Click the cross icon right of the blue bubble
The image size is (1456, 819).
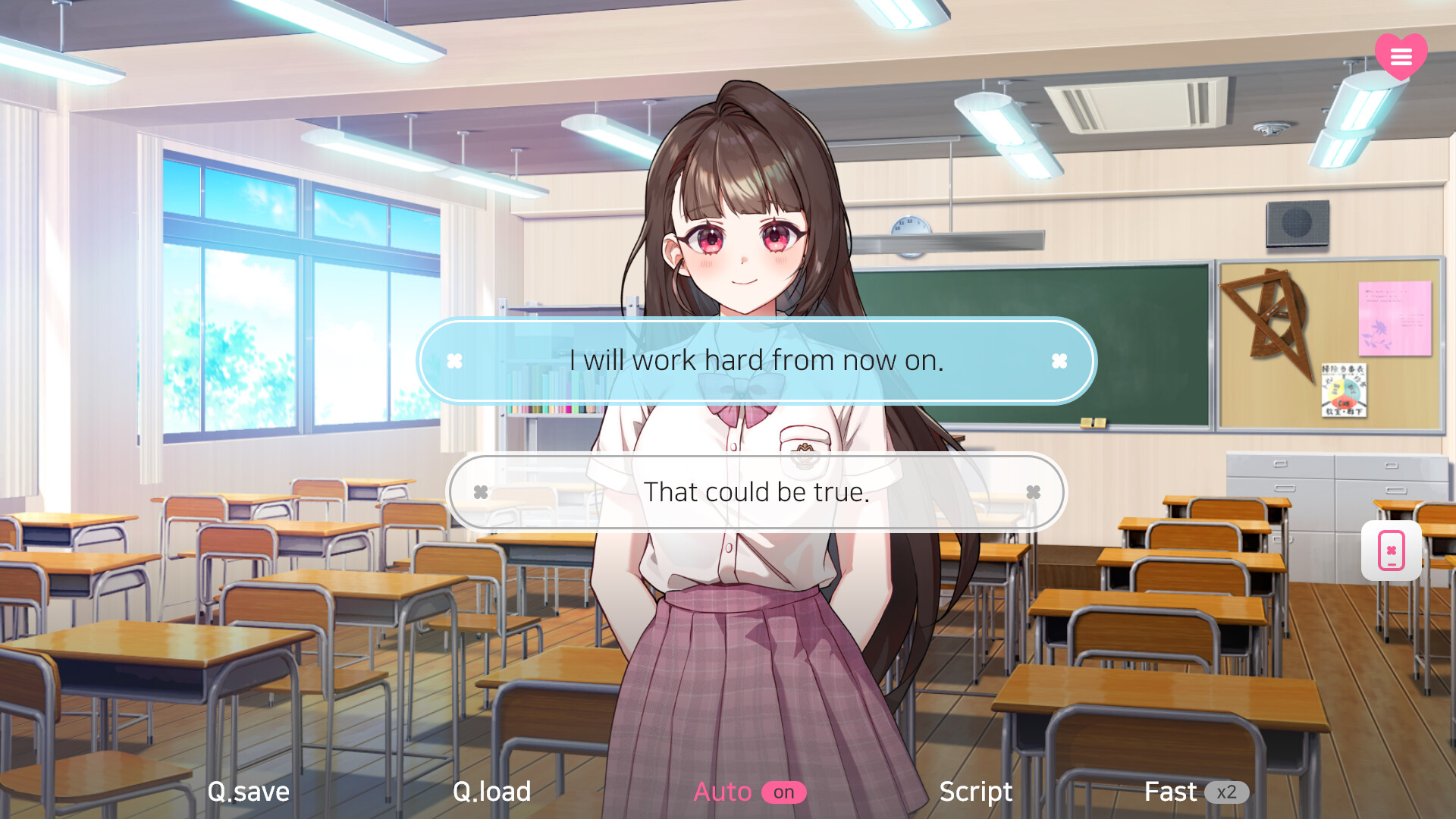pyautogui.click(x=1057, y=361)
